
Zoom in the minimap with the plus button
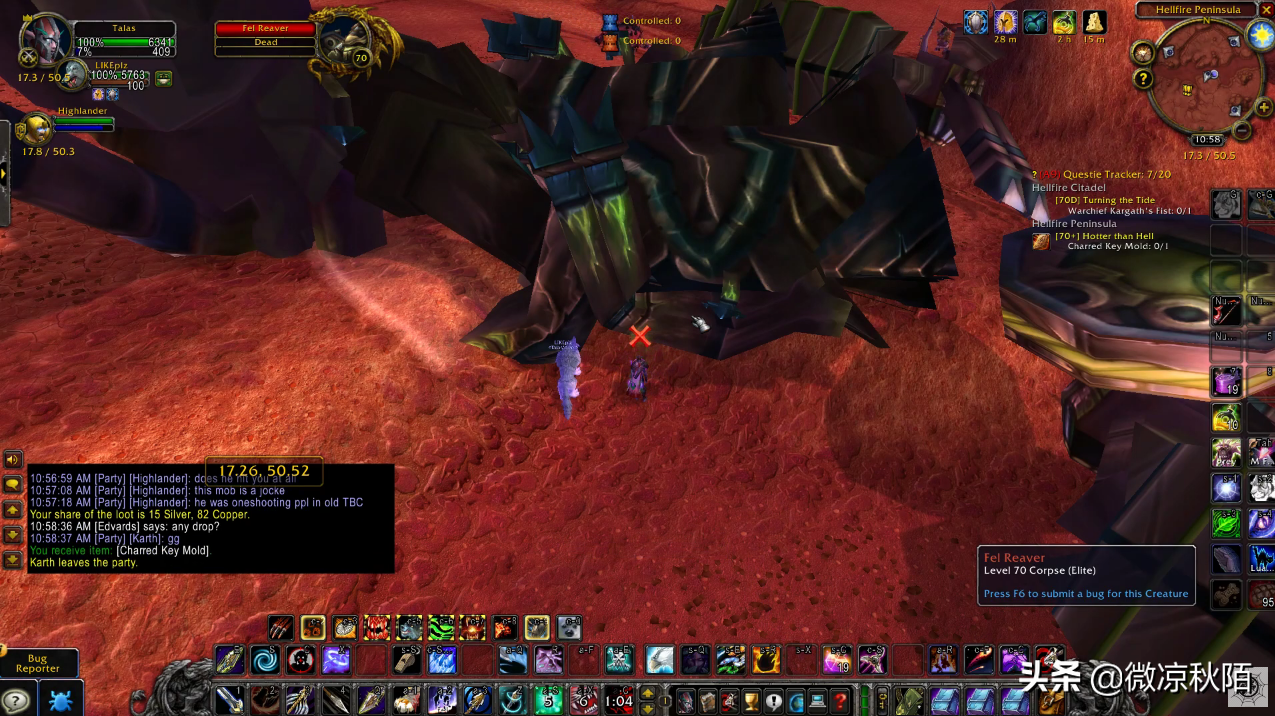tap(1264, 107)
